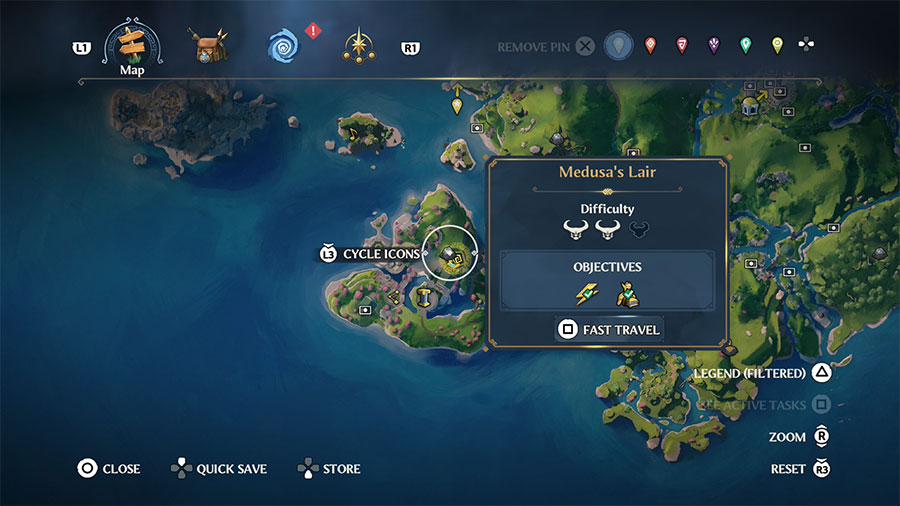Click the yellow pin on the map
The width and height of the screenshot is (900, 506).
[x=457, y=103]
